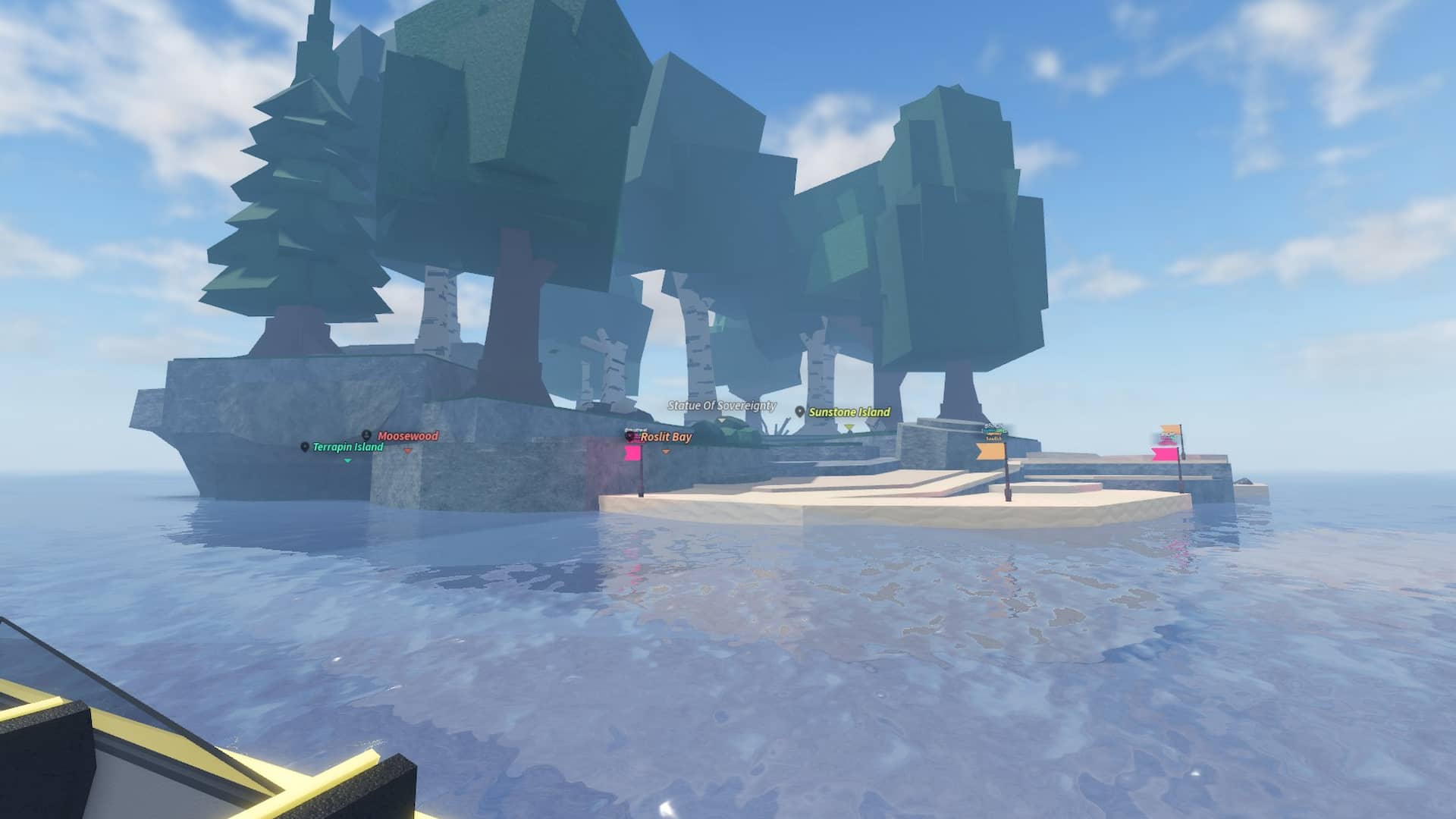
Task: Click the orange flag on the beach flagpole
Action: 990,451
